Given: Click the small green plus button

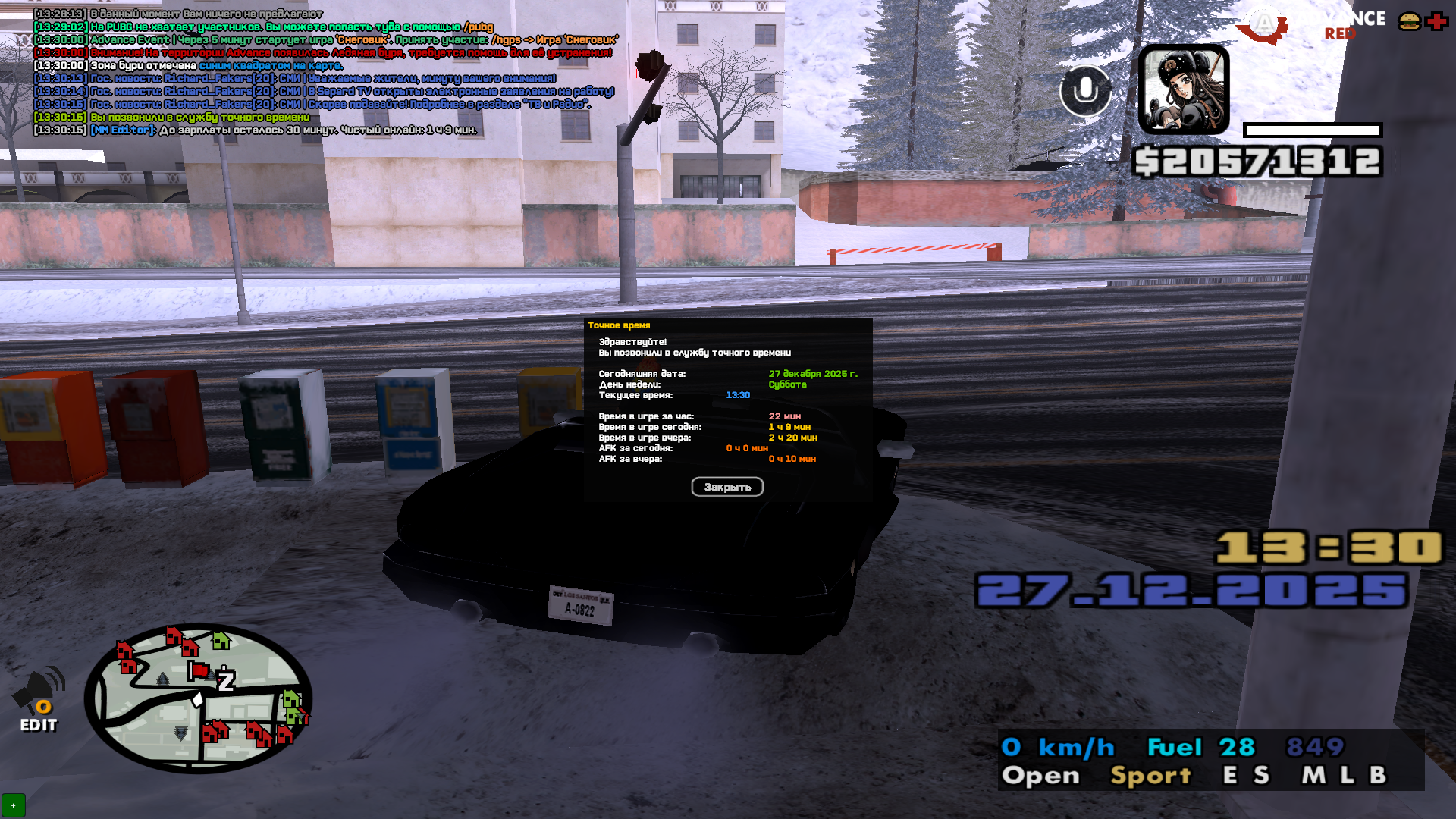Looking at the screenshot, I should 13,805.
